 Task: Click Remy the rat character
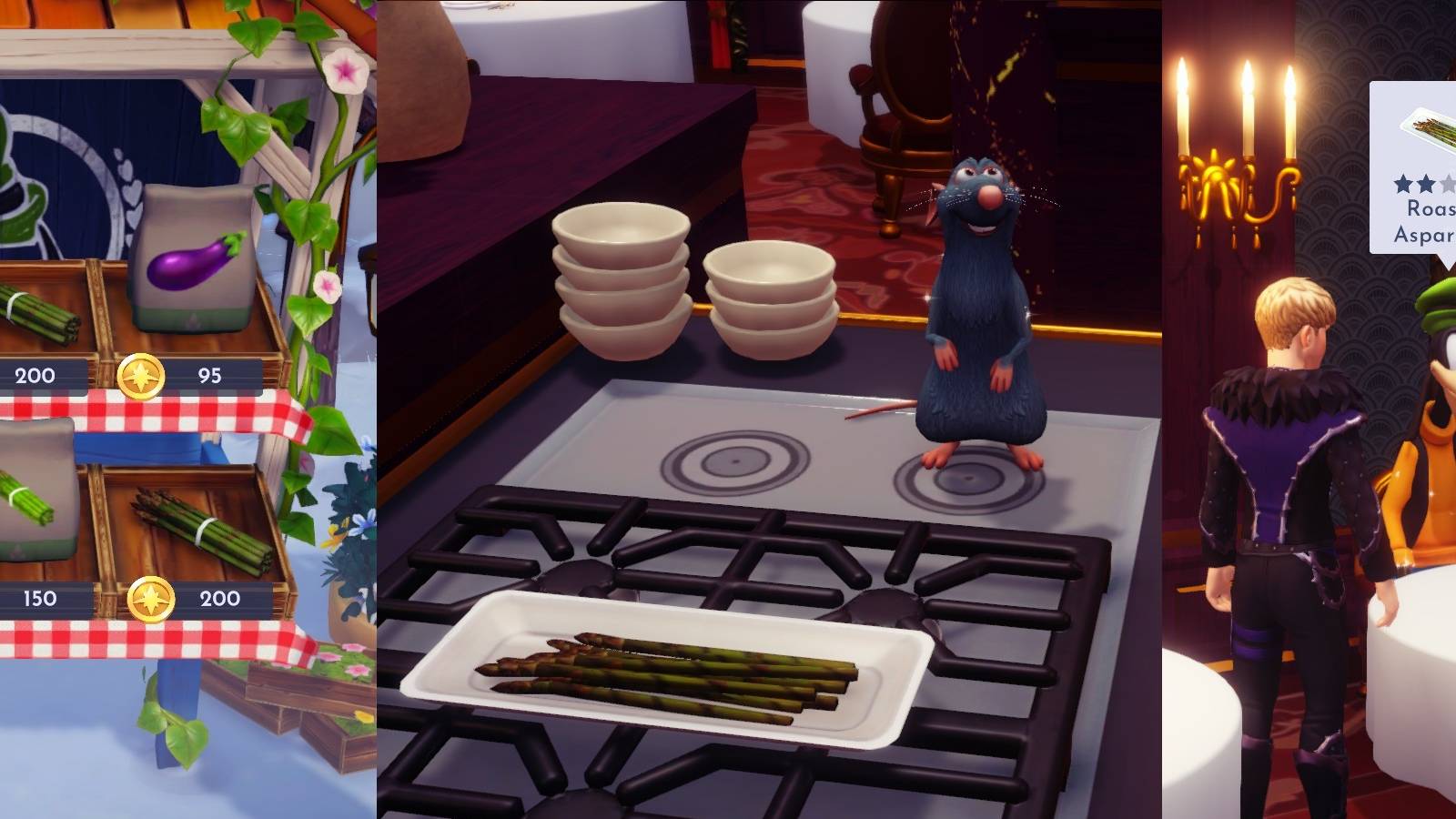978,300
